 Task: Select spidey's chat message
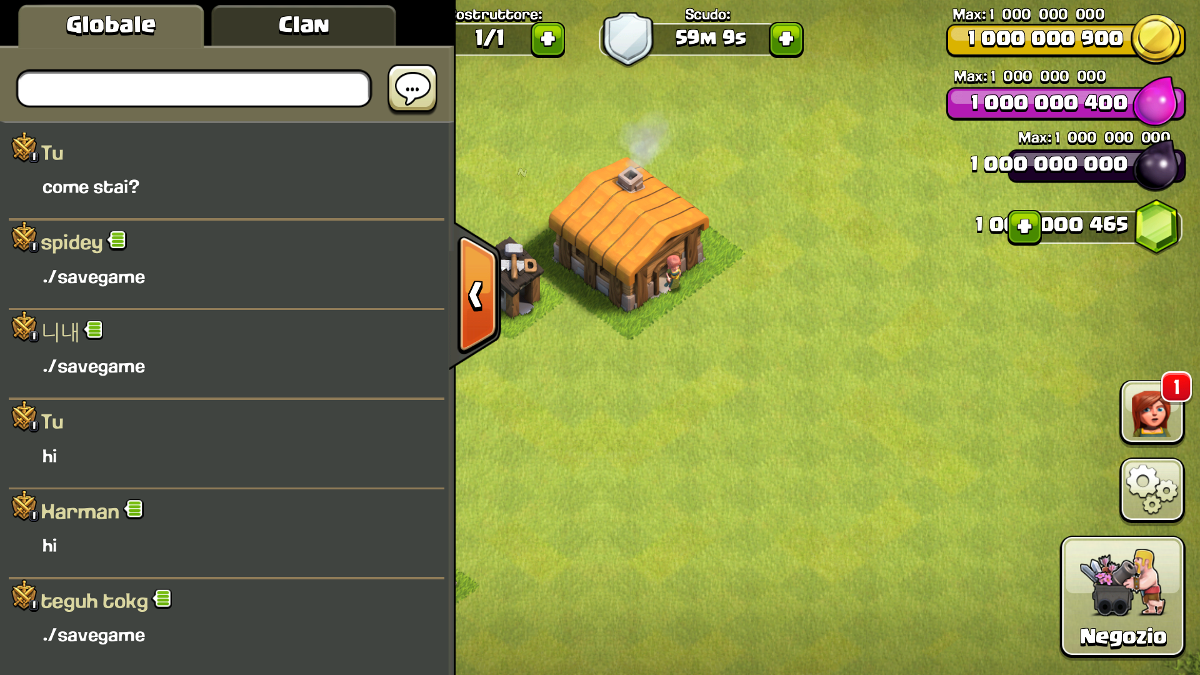pyautogui.click(x=94, y=277)
